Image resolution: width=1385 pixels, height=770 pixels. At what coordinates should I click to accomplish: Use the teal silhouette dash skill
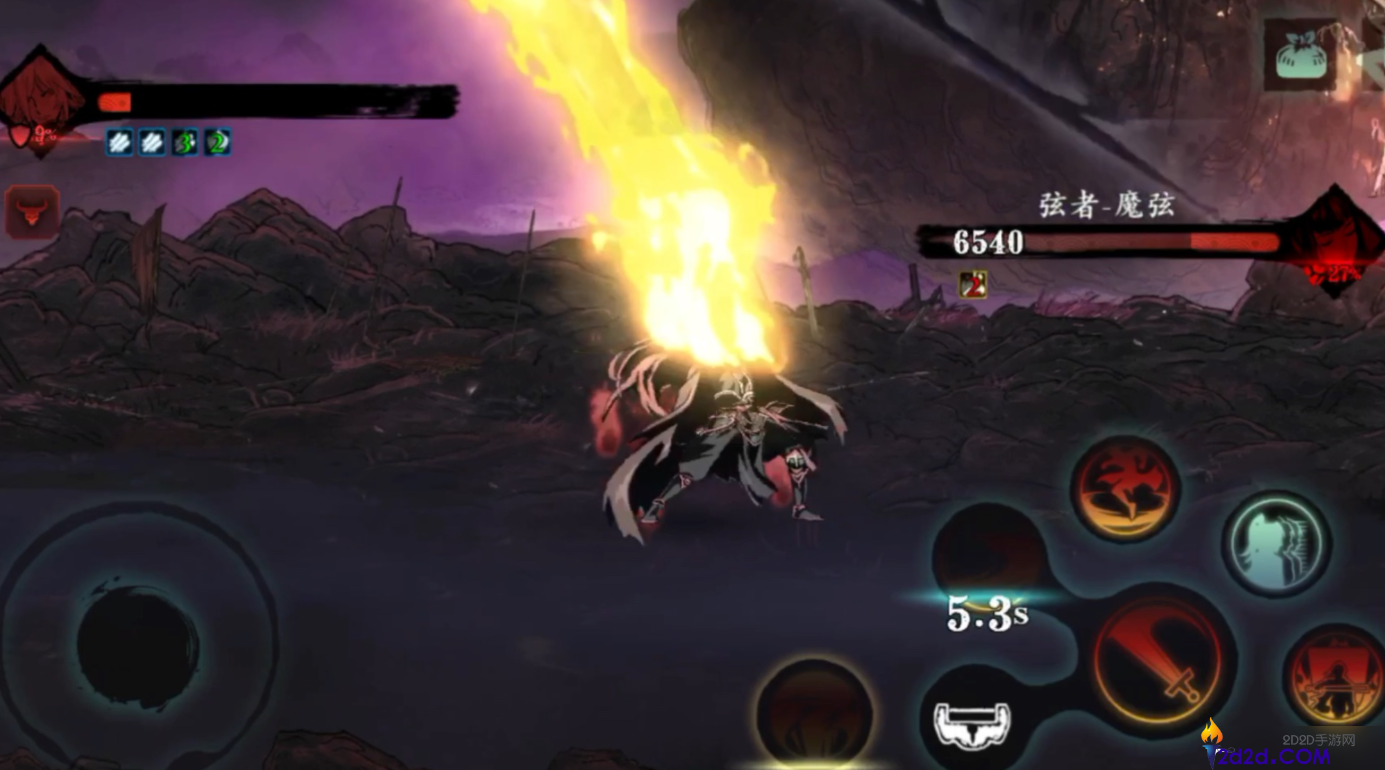(x=1275, y=544)
